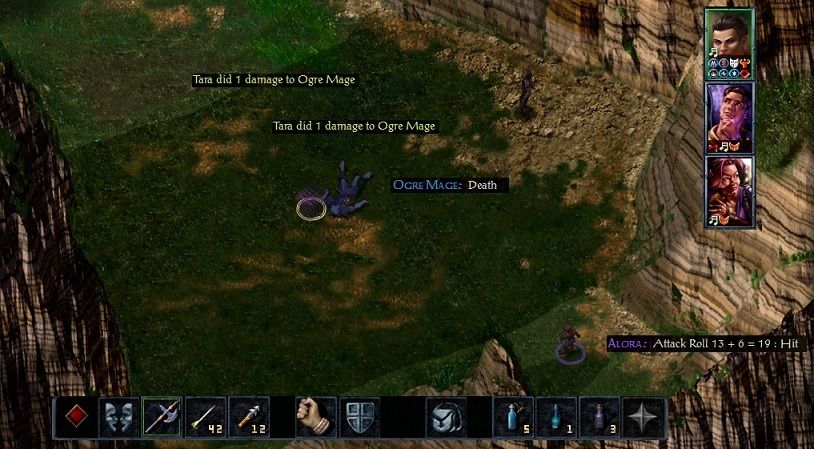Activate the twin masks ability icon
The width and height of the screenshot is (814, 449).
[x=118, y=416]
